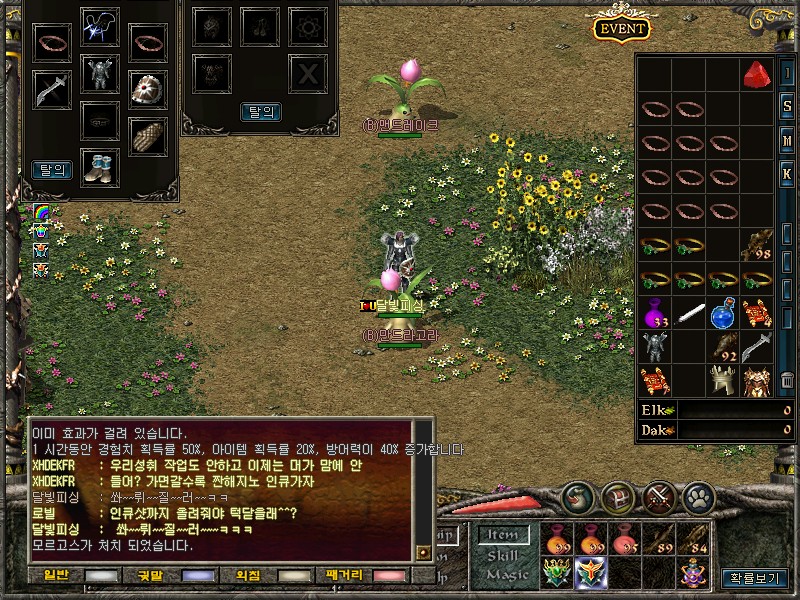Switch the quickbar to Skill
Viewport: 800px width, 600px height.
click(x=503, y=555)
